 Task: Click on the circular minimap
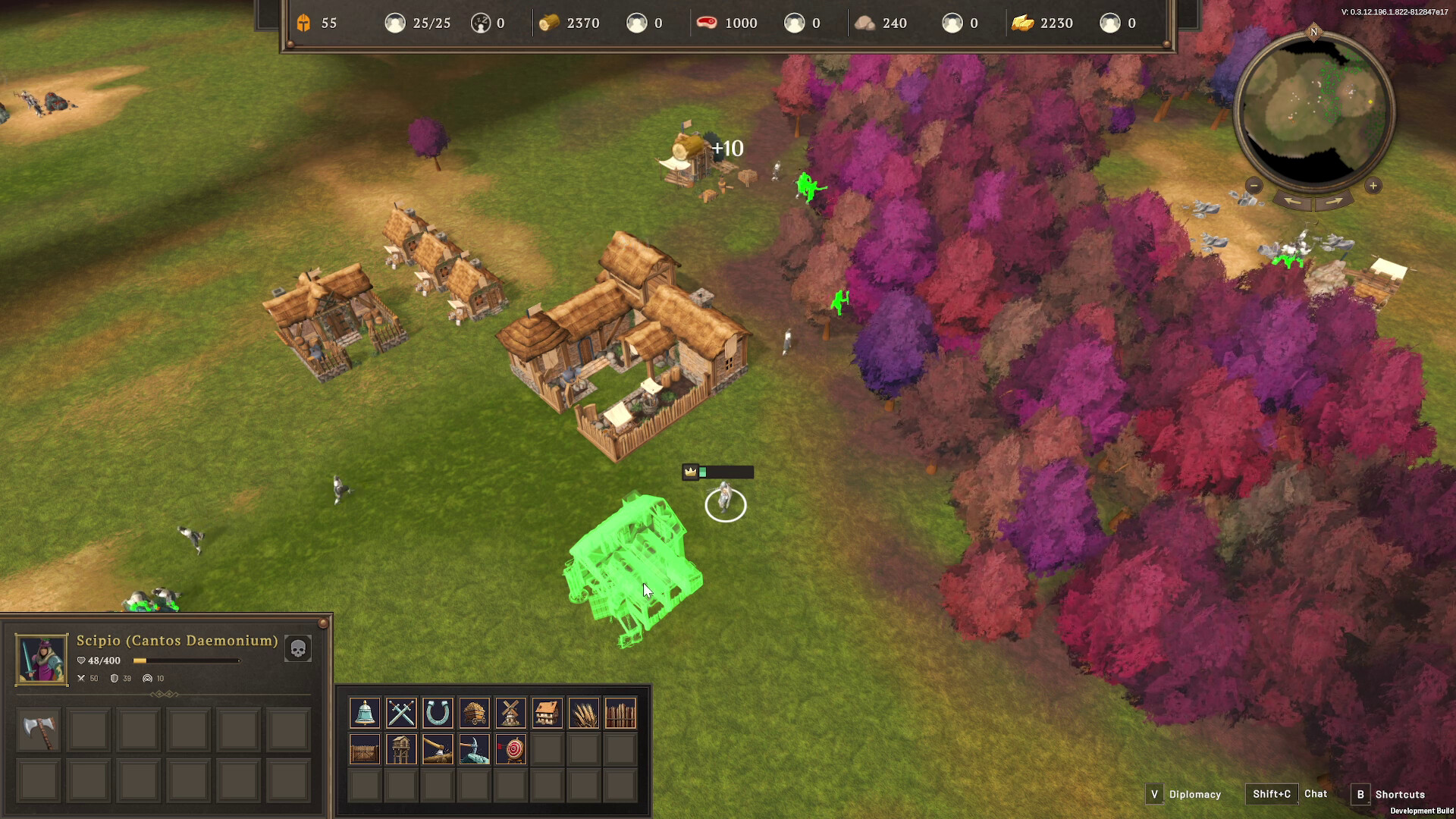pyautogui.click(x=1313, y=111)
